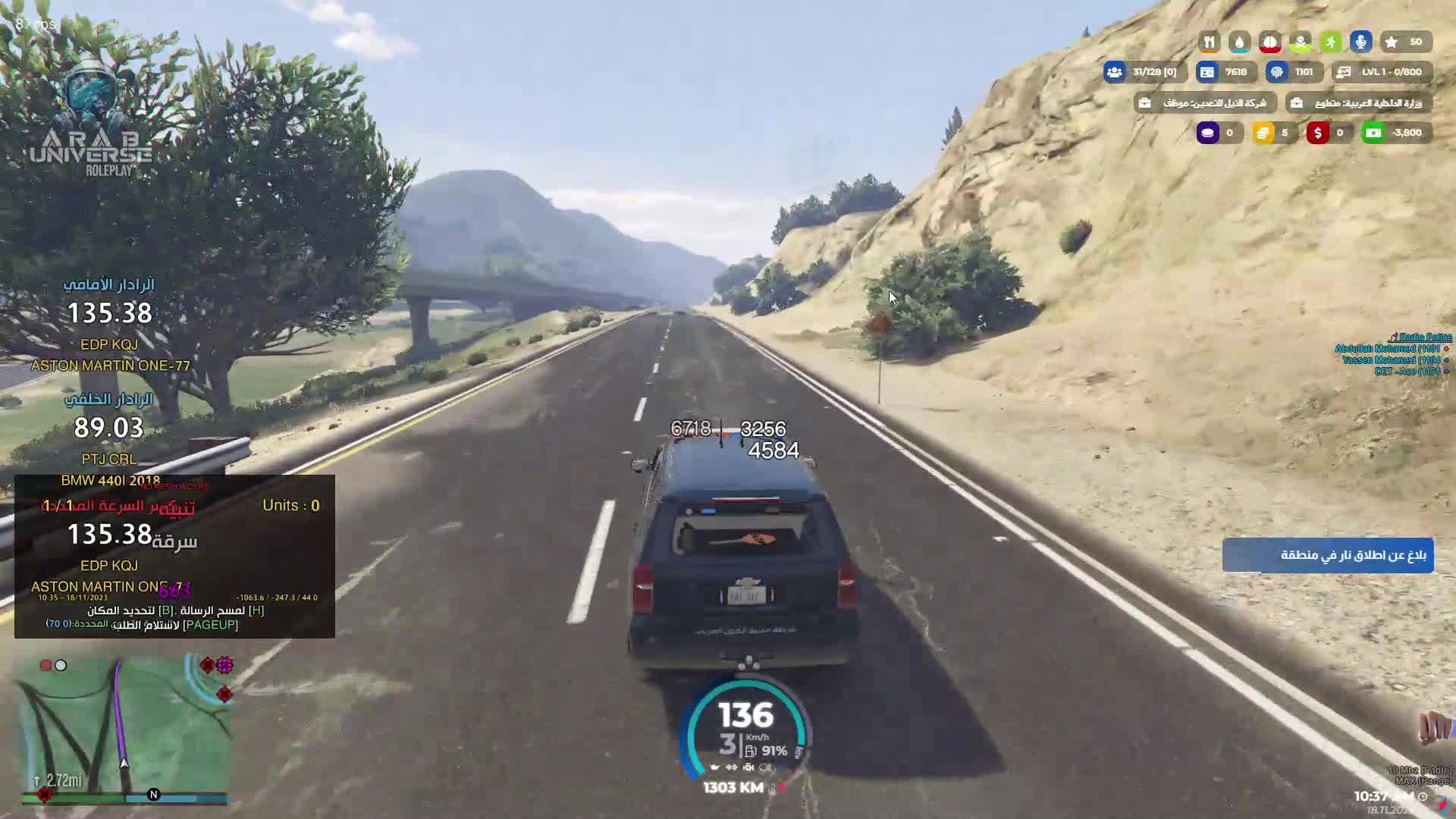Select the green cash money icon
This screenshot has height=819, width=1456.
[x=1373, y=133]
